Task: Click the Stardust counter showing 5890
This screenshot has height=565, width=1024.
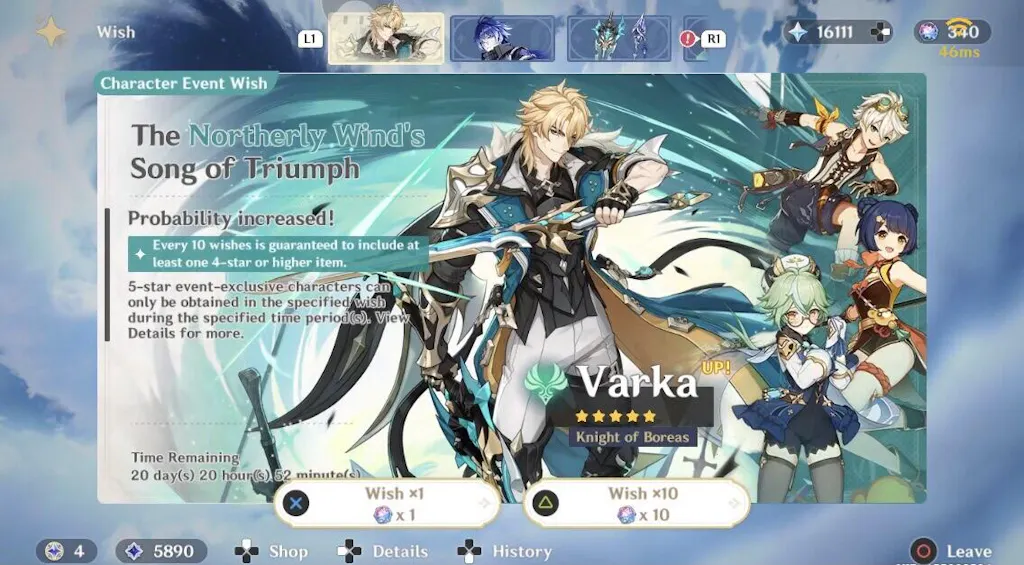Action: point(161,551)
